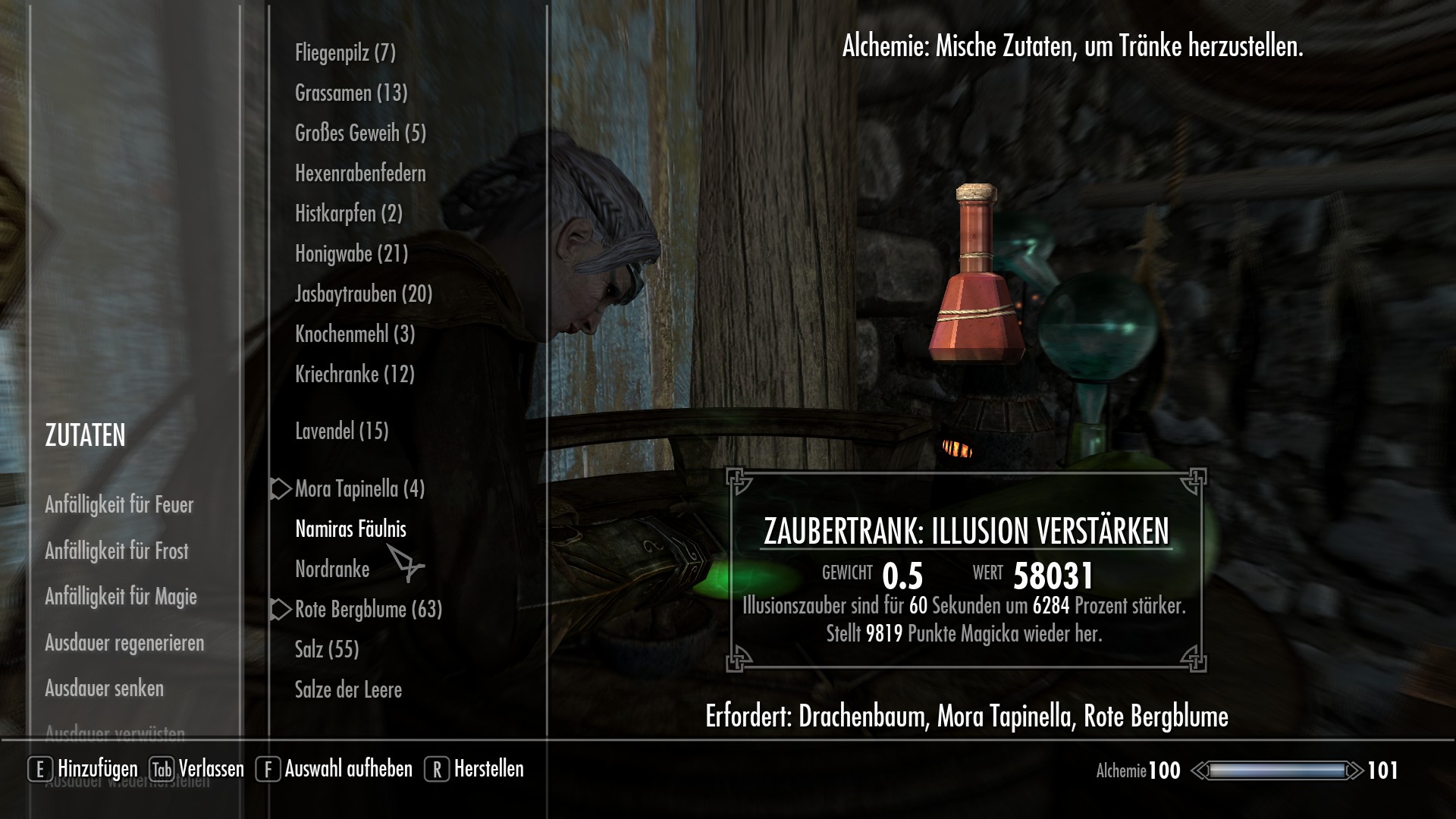
Task: Select Namiras Fäulnis as an ingredient
Action: pyautogui.click(x=350, y=531)
